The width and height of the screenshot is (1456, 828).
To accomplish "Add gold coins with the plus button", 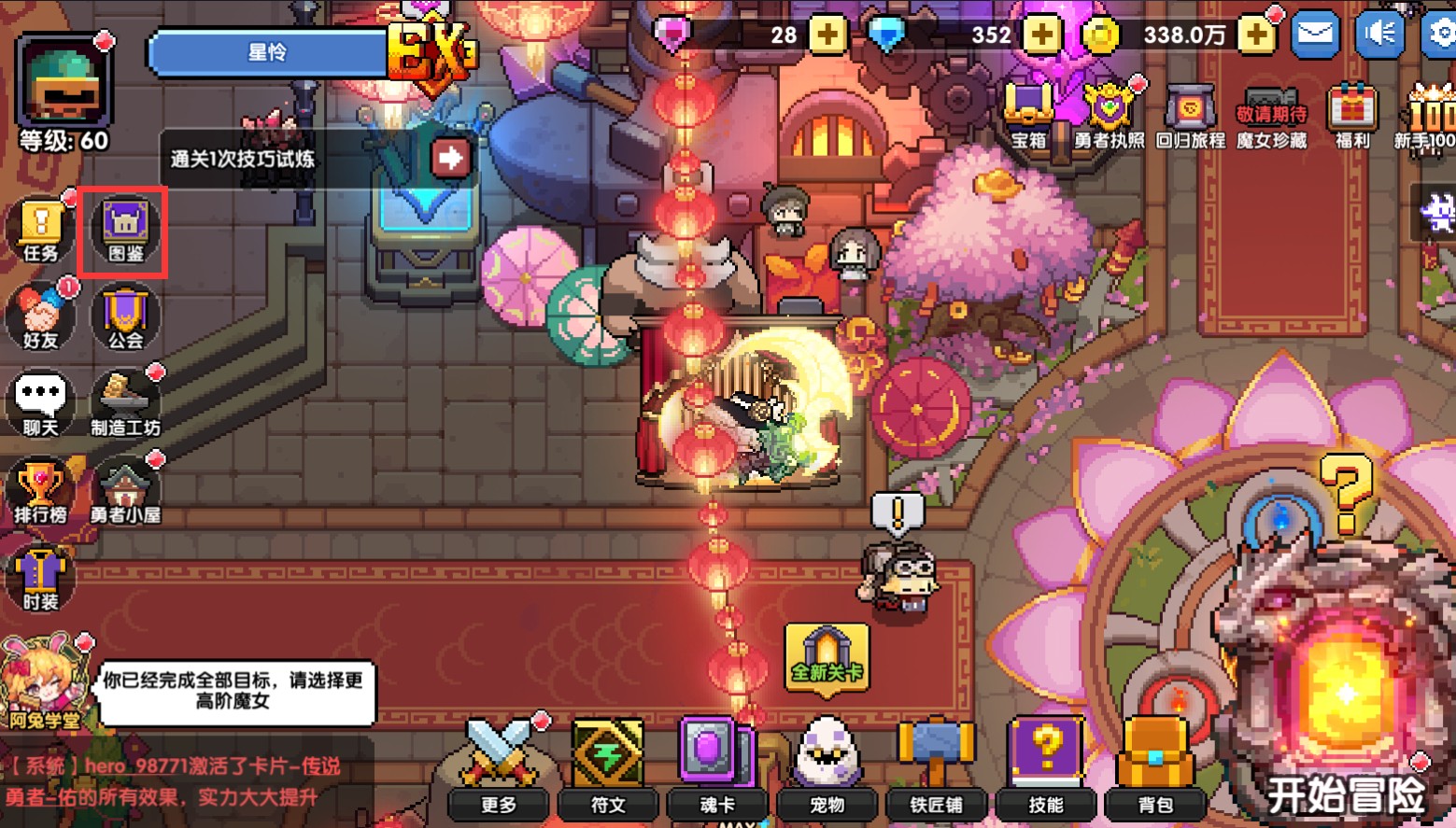I will pos(1256,35).
